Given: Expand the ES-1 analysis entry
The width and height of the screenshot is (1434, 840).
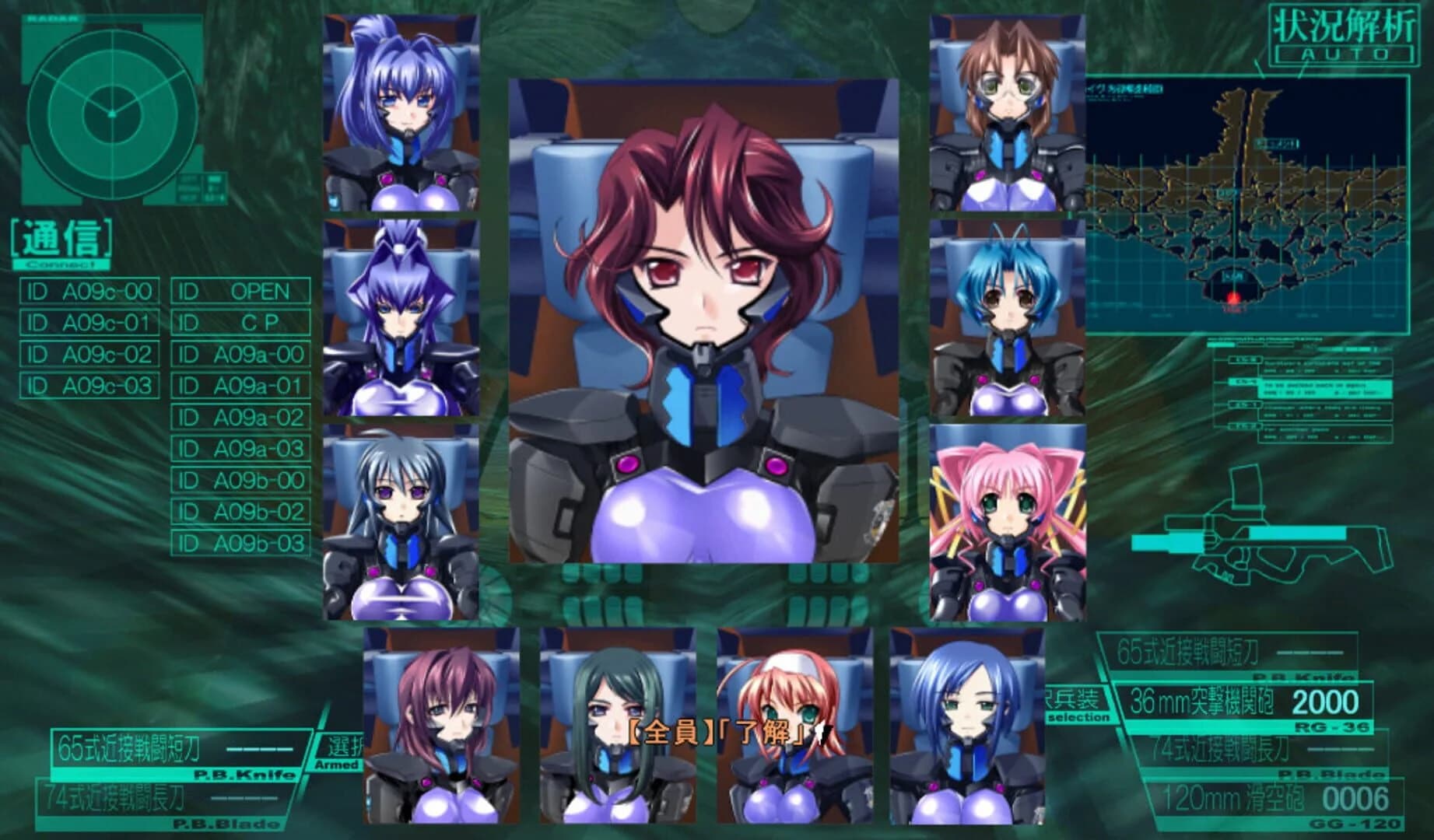Looking at the screenshot, I should [x=1245, y=404].
